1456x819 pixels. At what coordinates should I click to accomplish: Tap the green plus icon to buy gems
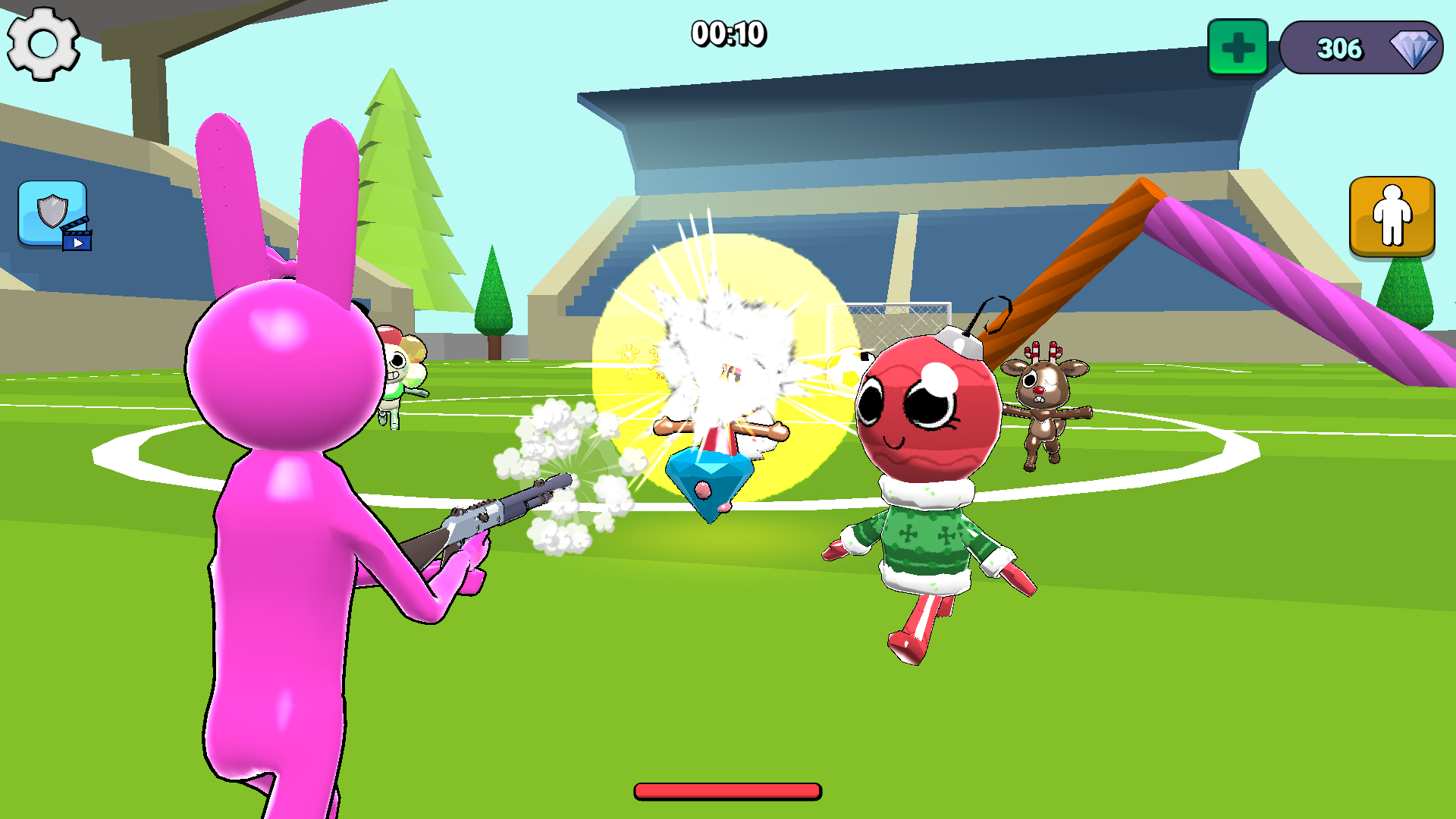[1241, 48]
